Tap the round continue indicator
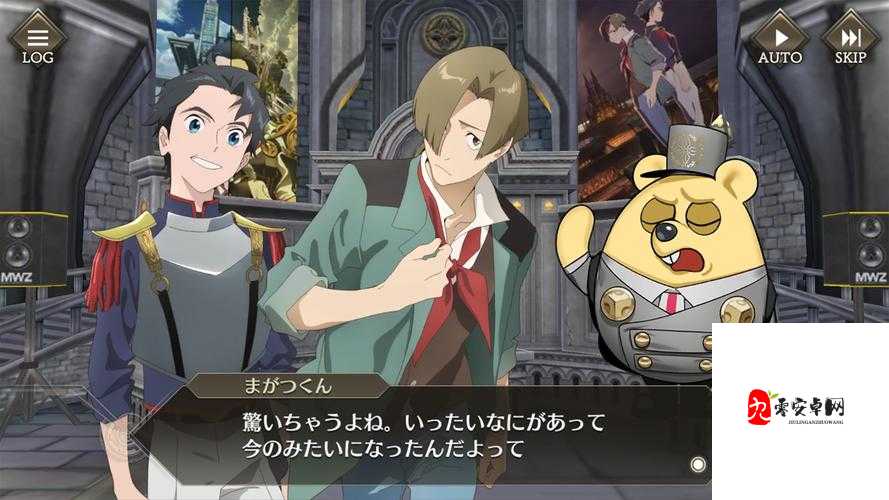 [x=698, y=464]
